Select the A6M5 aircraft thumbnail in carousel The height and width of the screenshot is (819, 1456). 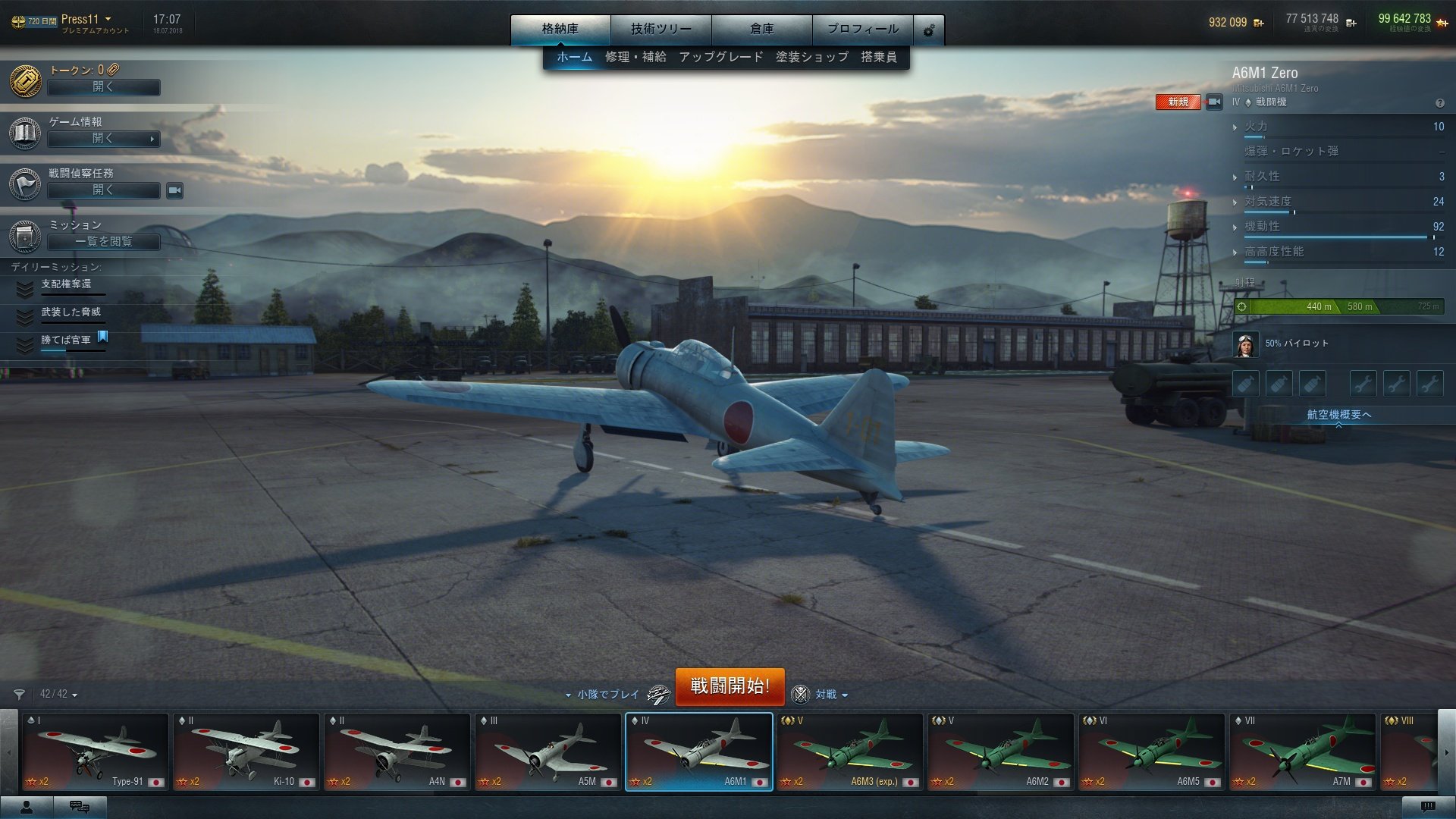1152,751
